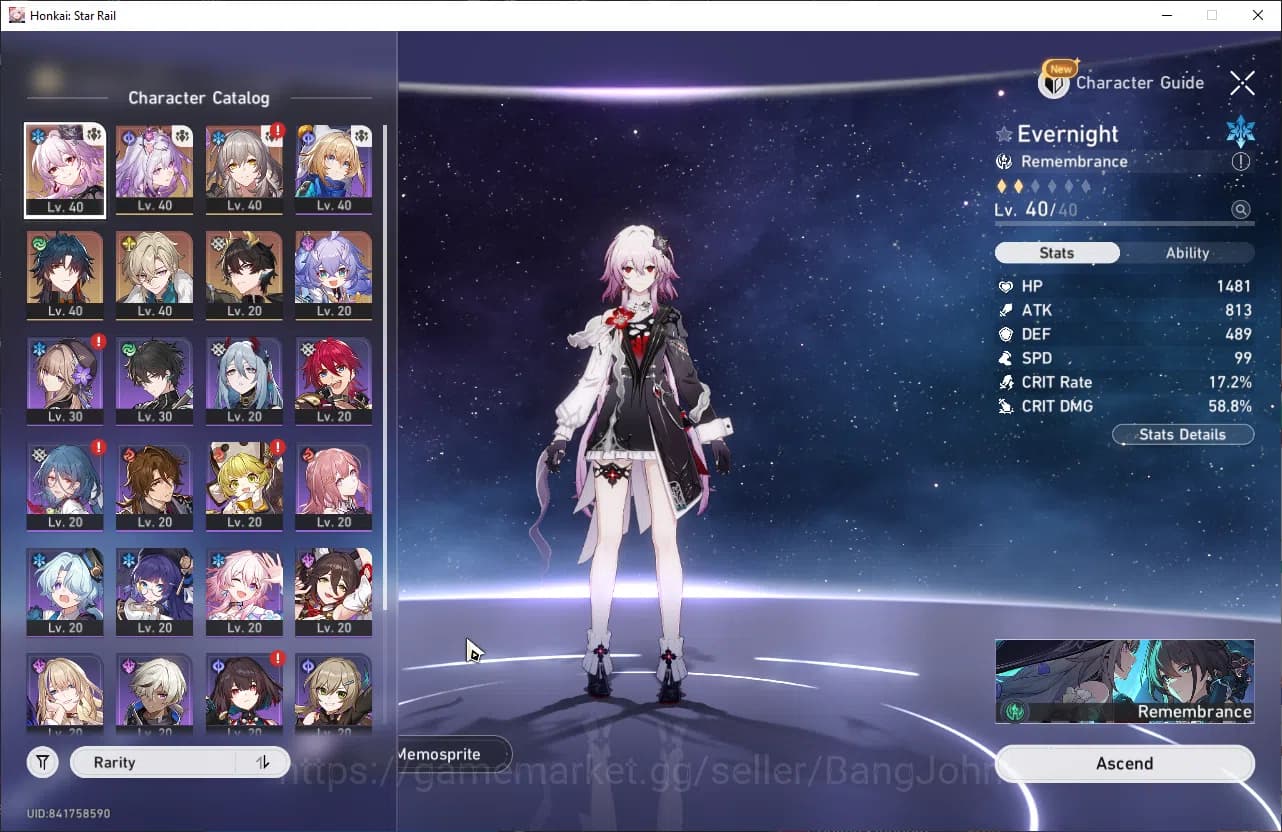Open the character filter funnel
1282x832 pixels.
click(x=42, y=762)
